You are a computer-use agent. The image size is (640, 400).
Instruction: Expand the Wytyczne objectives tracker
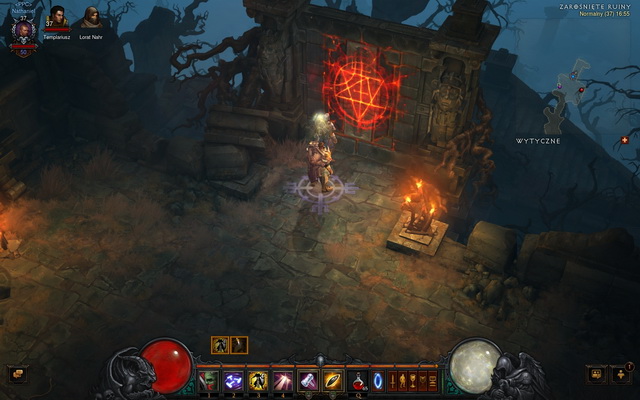tap(538, 141)
